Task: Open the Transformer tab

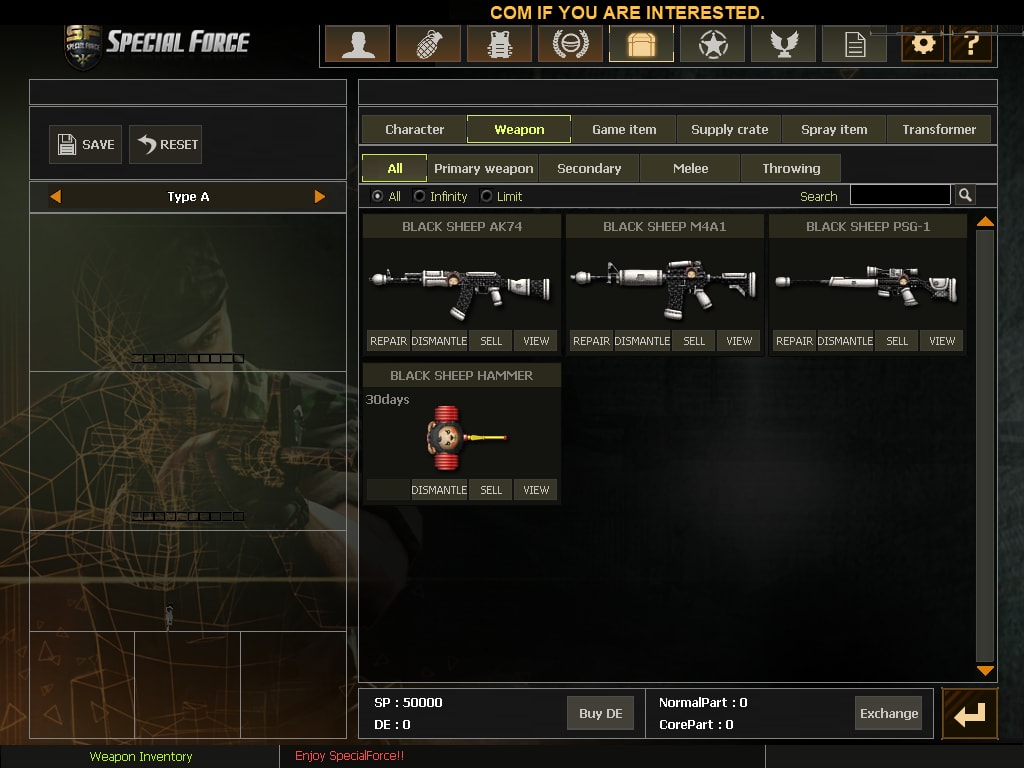Action: pos(938,129)
